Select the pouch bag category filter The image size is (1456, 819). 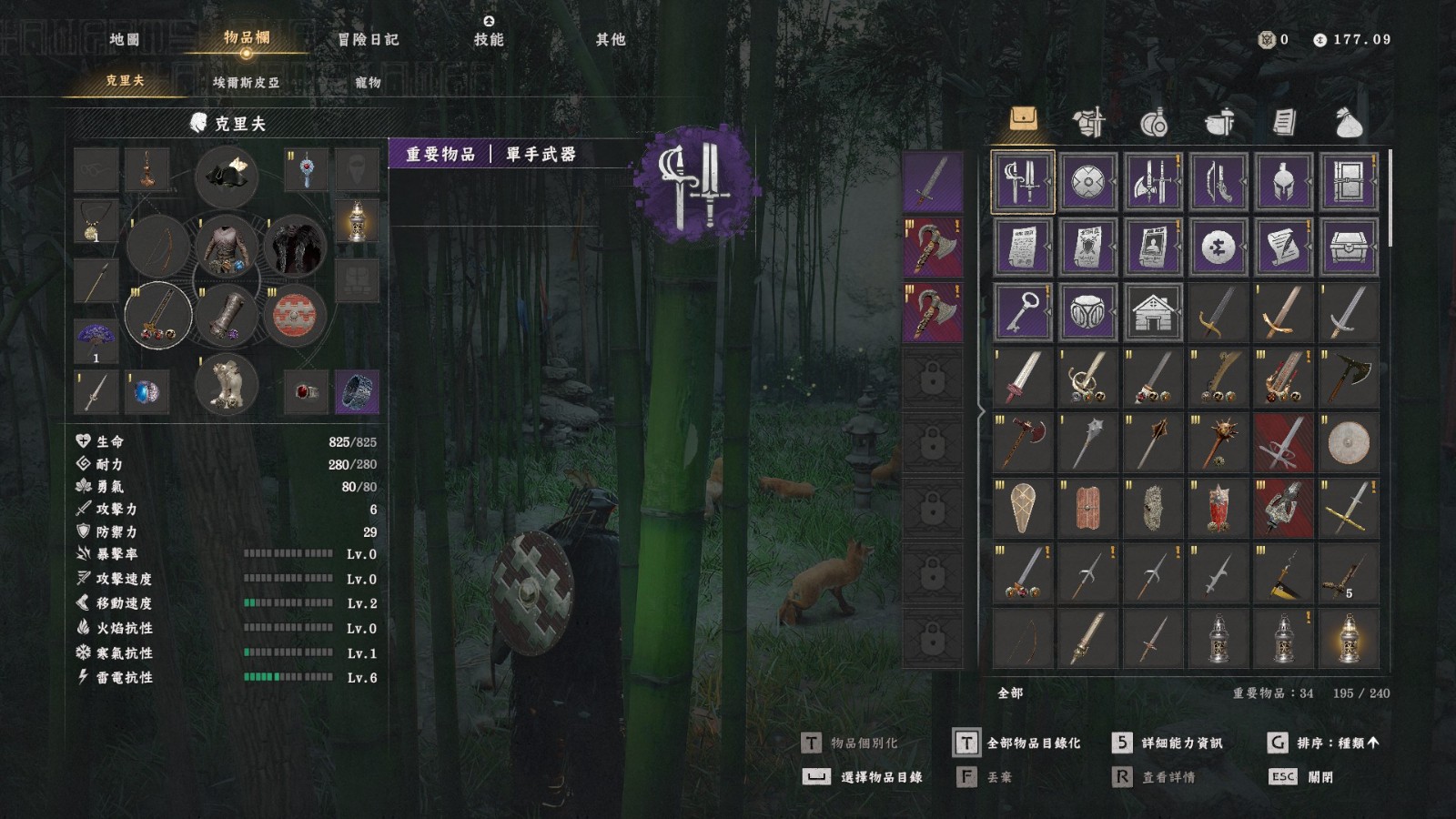(x=1349, y=121)
